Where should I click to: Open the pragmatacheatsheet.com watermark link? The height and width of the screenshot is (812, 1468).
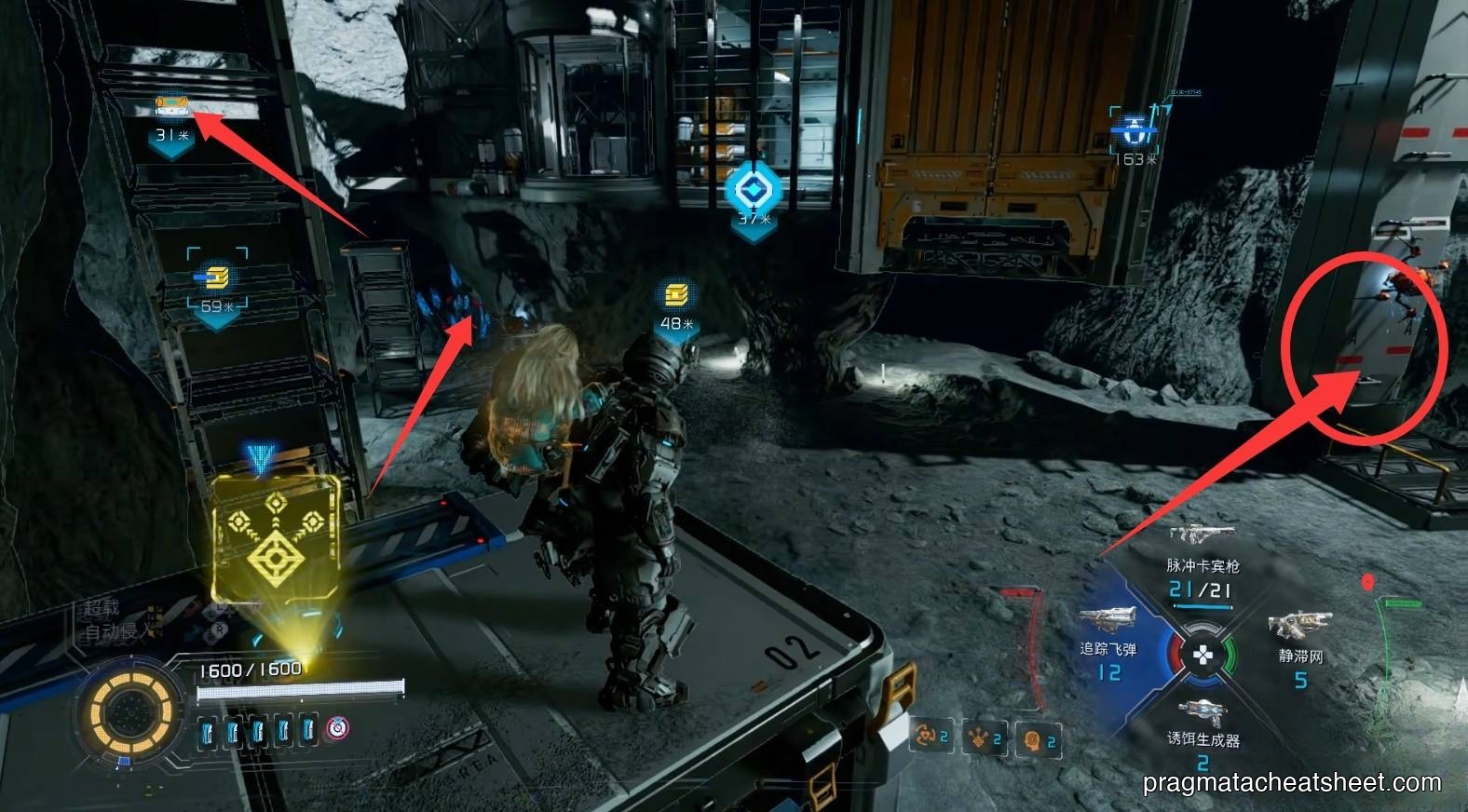coord(1292,782)
